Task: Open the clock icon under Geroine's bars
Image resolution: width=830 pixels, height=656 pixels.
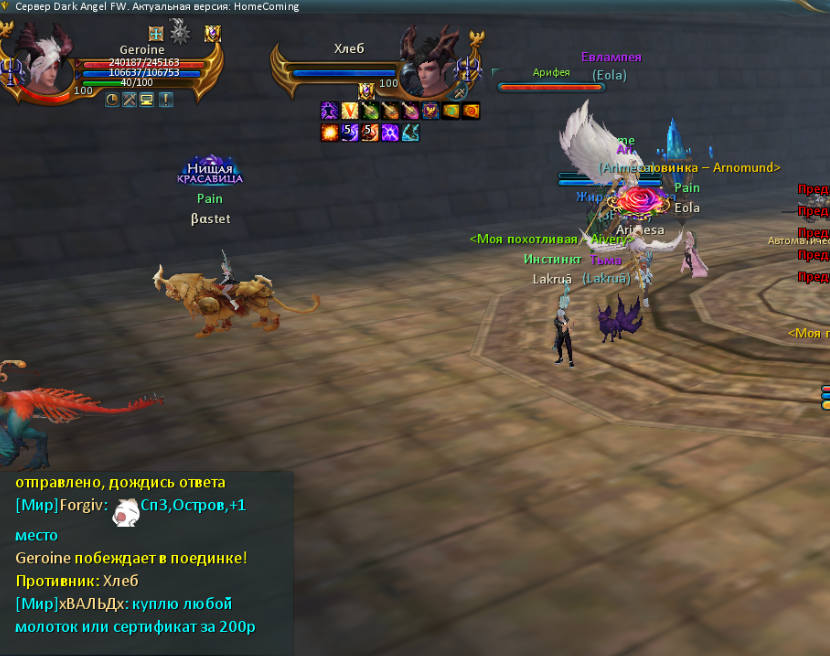Action: (112, 99)
